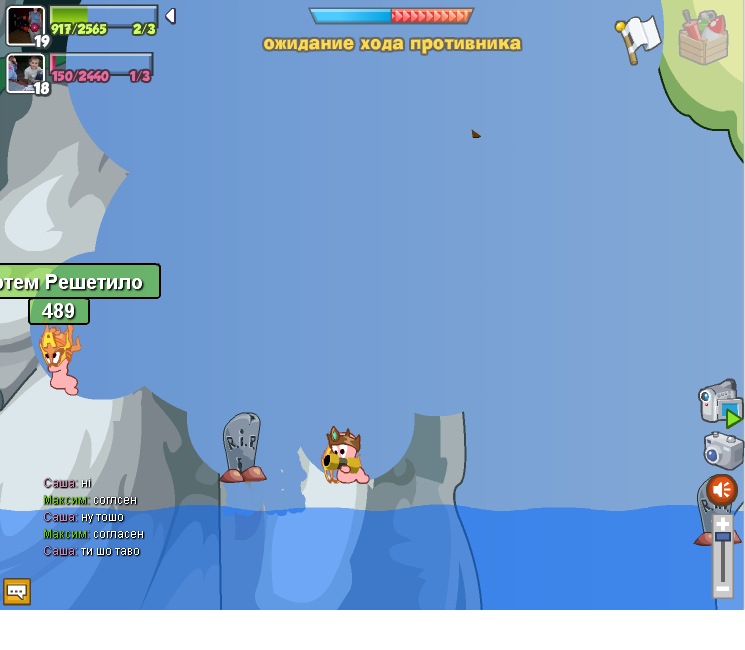Select the level 19 player avatar
745x650 pixels.
point(25,25)
